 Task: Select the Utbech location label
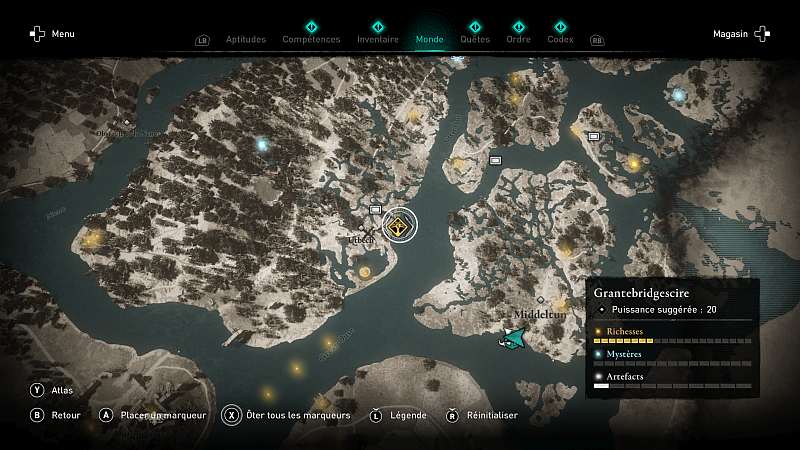[362, 241]
